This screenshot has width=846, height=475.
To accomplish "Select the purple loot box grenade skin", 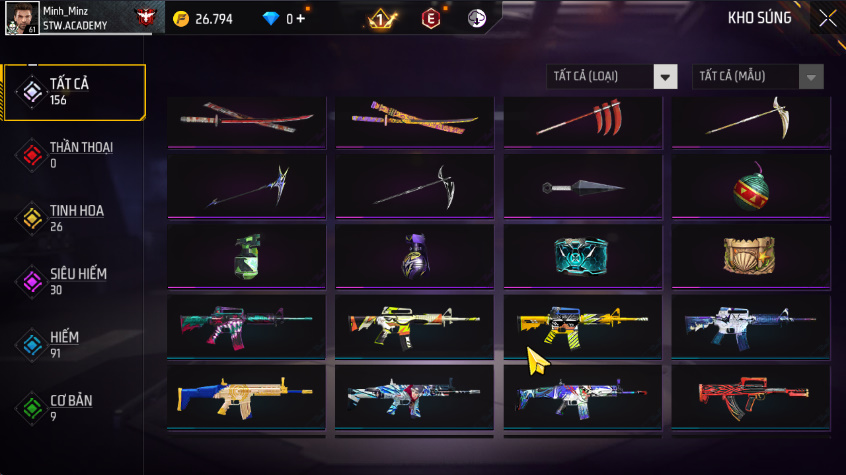I will click(414, 256).
